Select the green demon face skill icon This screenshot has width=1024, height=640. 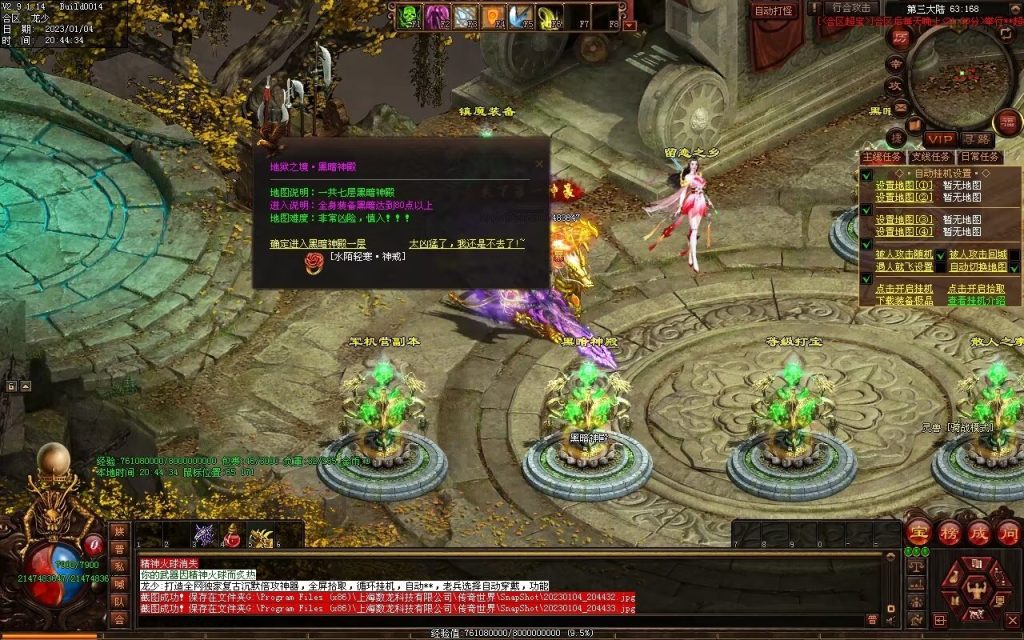pyautogui.click(x=409, y=15)
